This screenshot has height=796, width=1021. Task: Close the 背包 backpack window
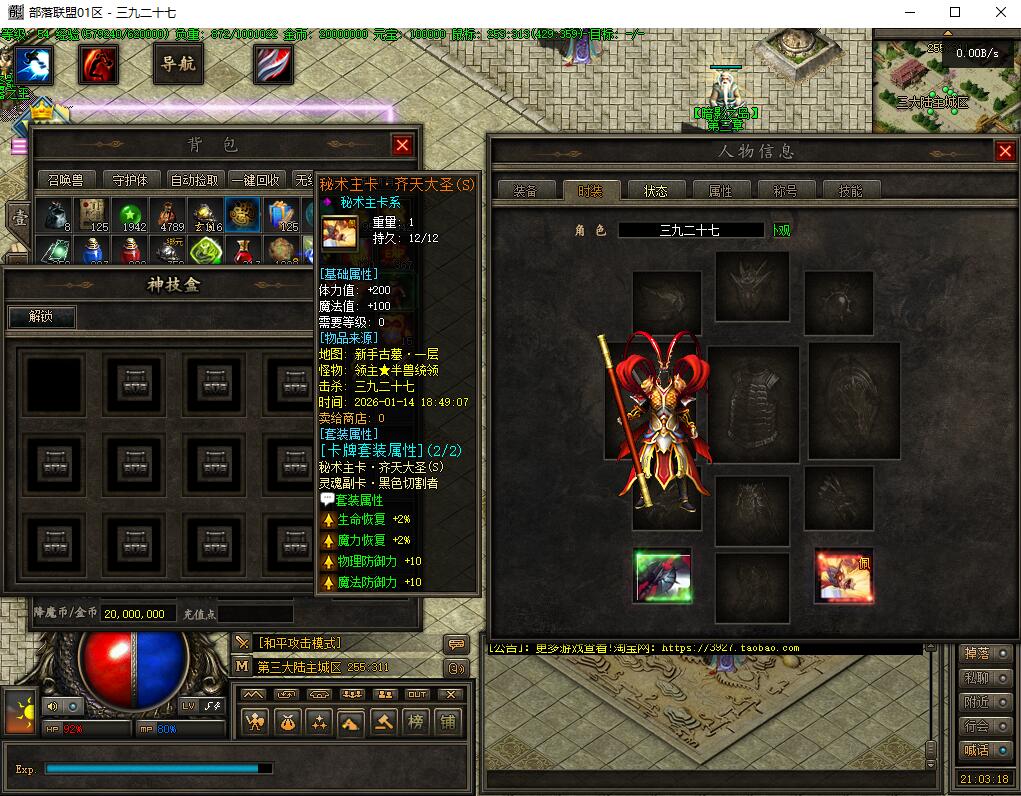pos(402,146)
